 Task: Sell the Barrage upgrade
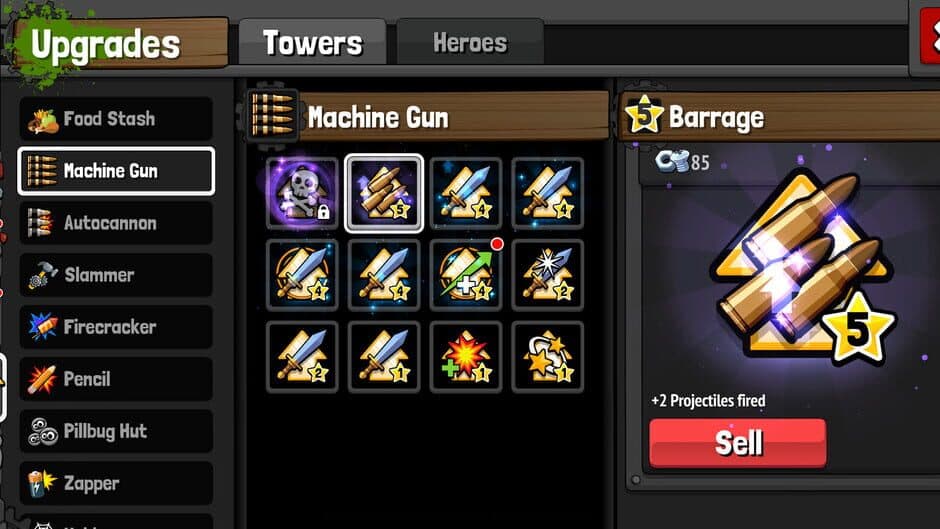(738, 443)
